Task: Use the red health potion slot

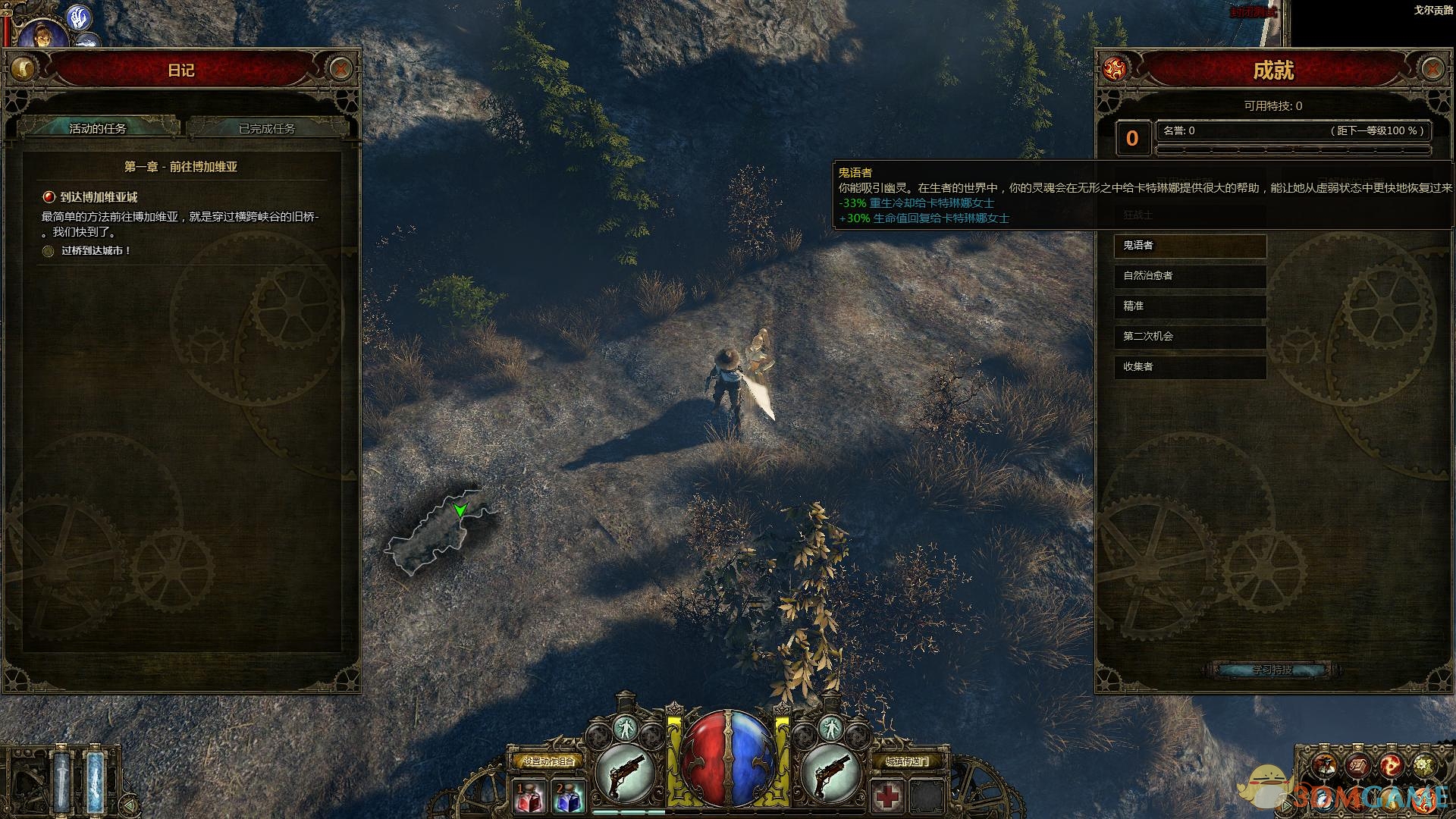Action: 529,798
